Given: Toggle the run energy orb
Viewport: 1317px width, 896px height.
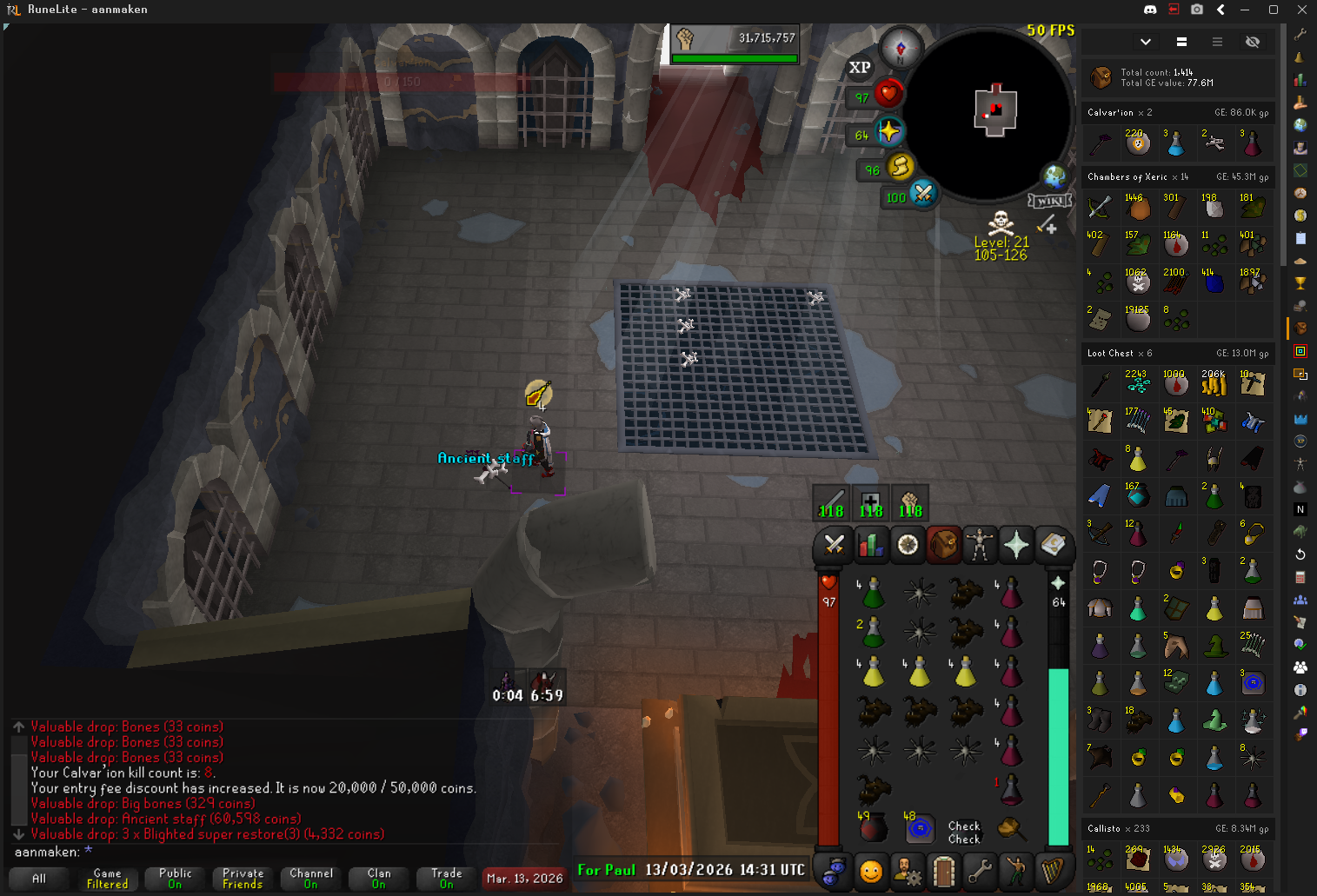Looking at the screenshot, I should coord(901,165).
